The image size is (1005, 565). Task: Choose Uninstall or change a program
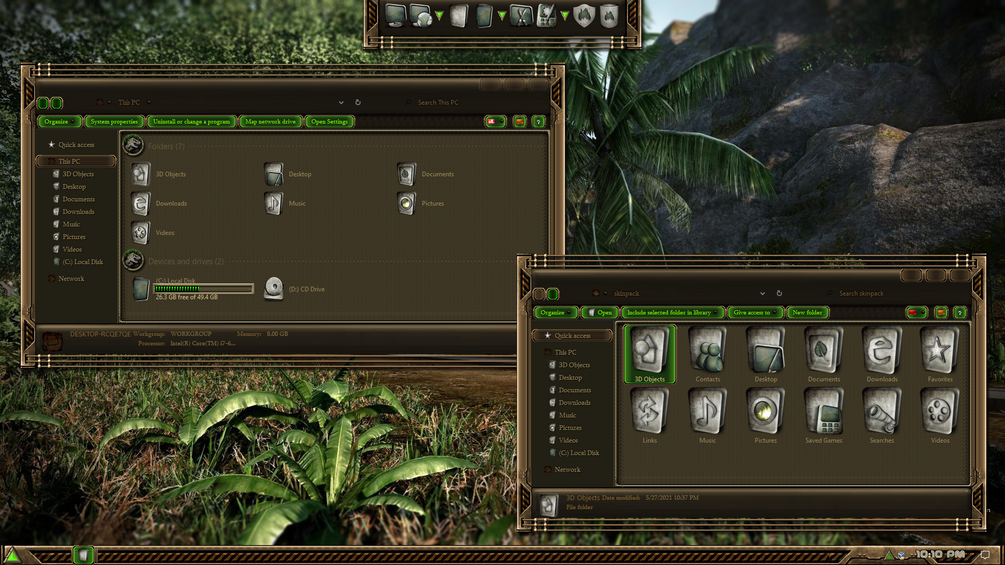(x=191, y=122)
